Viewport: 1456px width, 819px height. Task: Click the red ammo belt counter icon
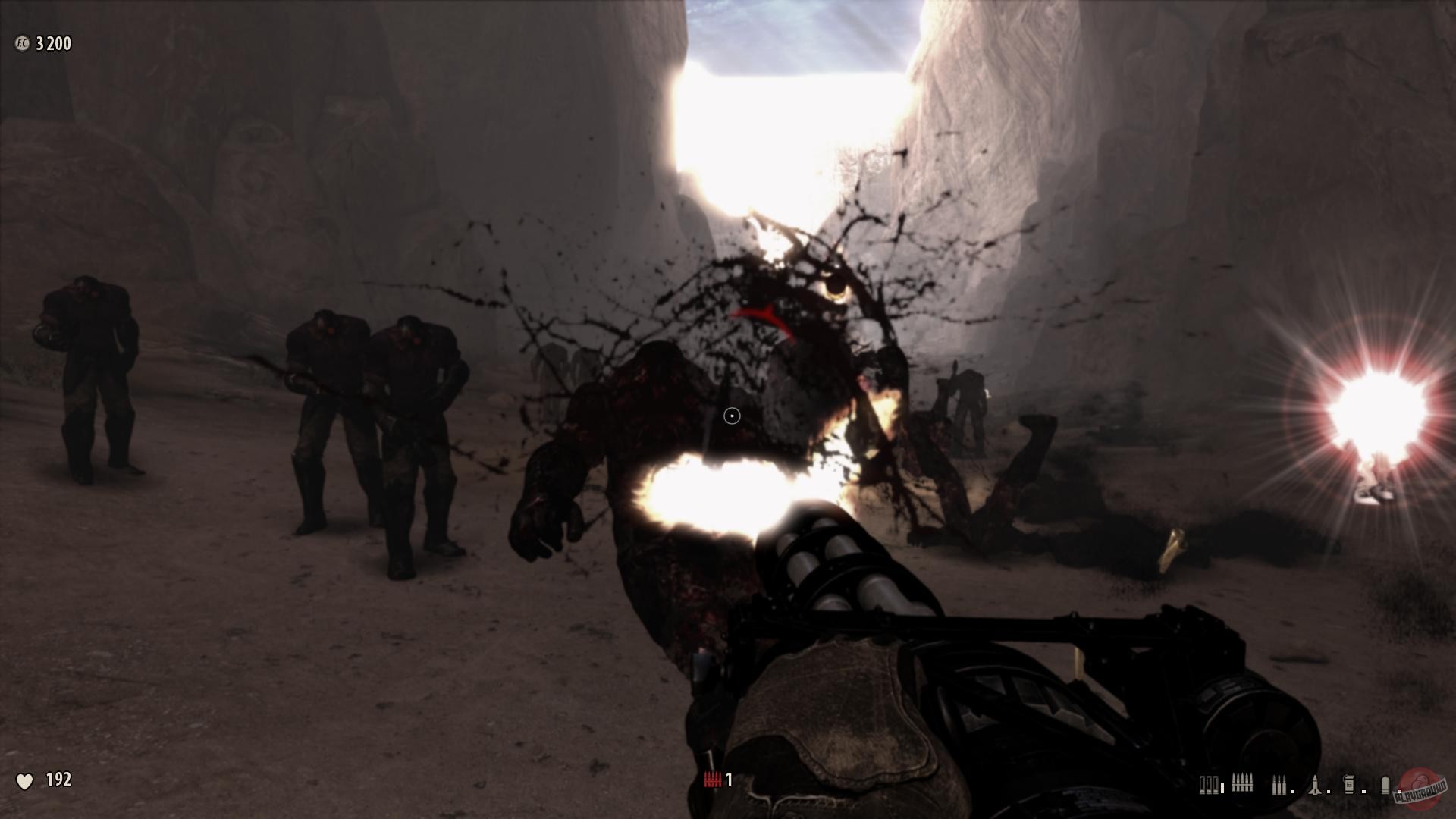(x=714, y=779)
